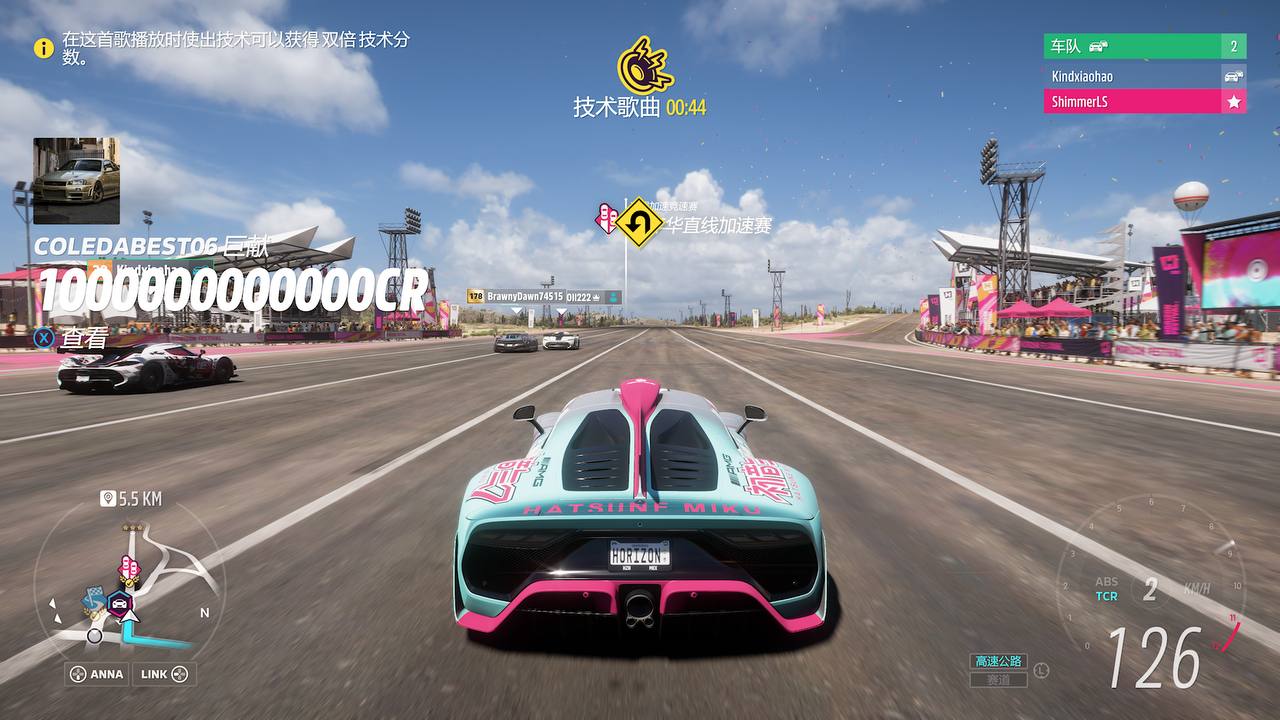Switch route mode to 赛道
This screenshot has width=1280, height=720.
(x=997, y=679)
